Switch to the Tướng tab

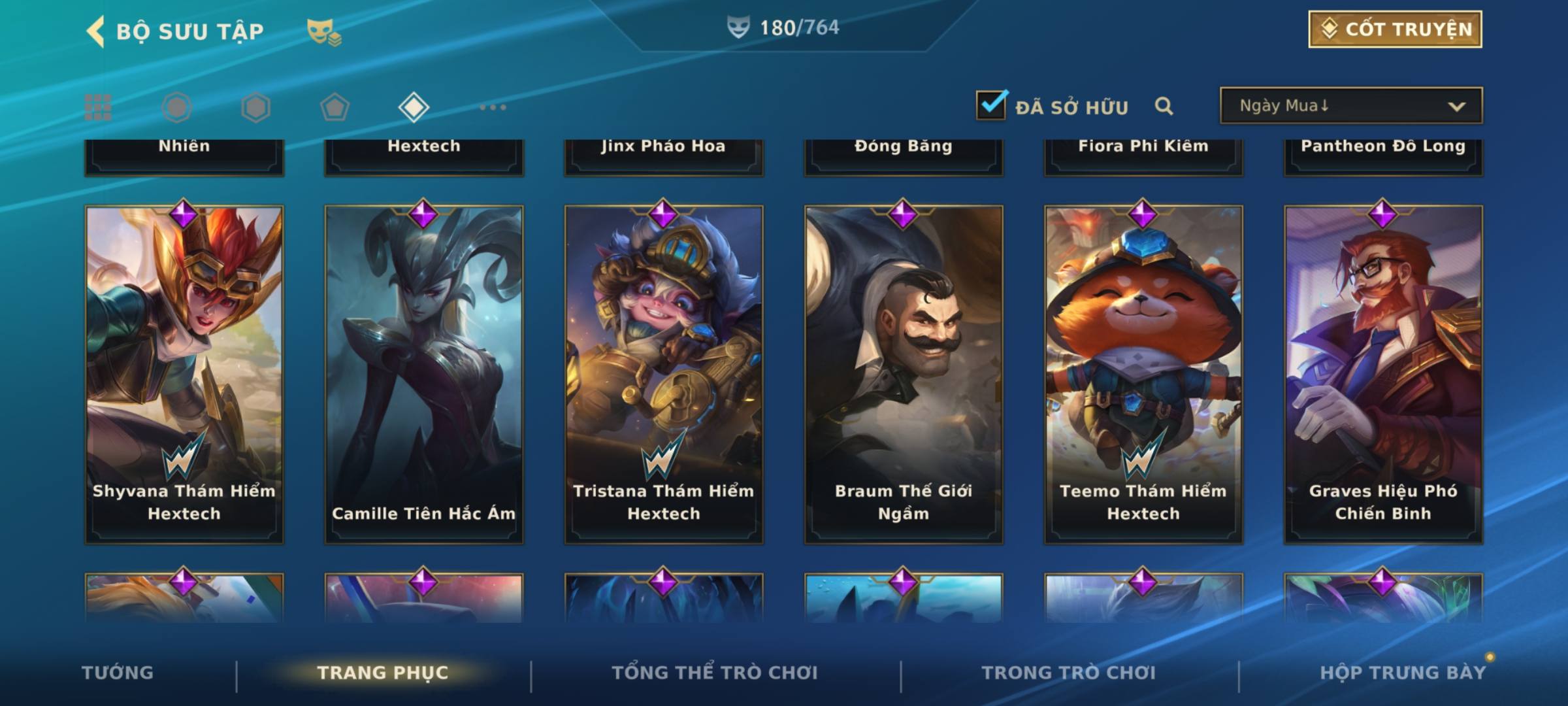pyautogui.click(x=118, y=673)
